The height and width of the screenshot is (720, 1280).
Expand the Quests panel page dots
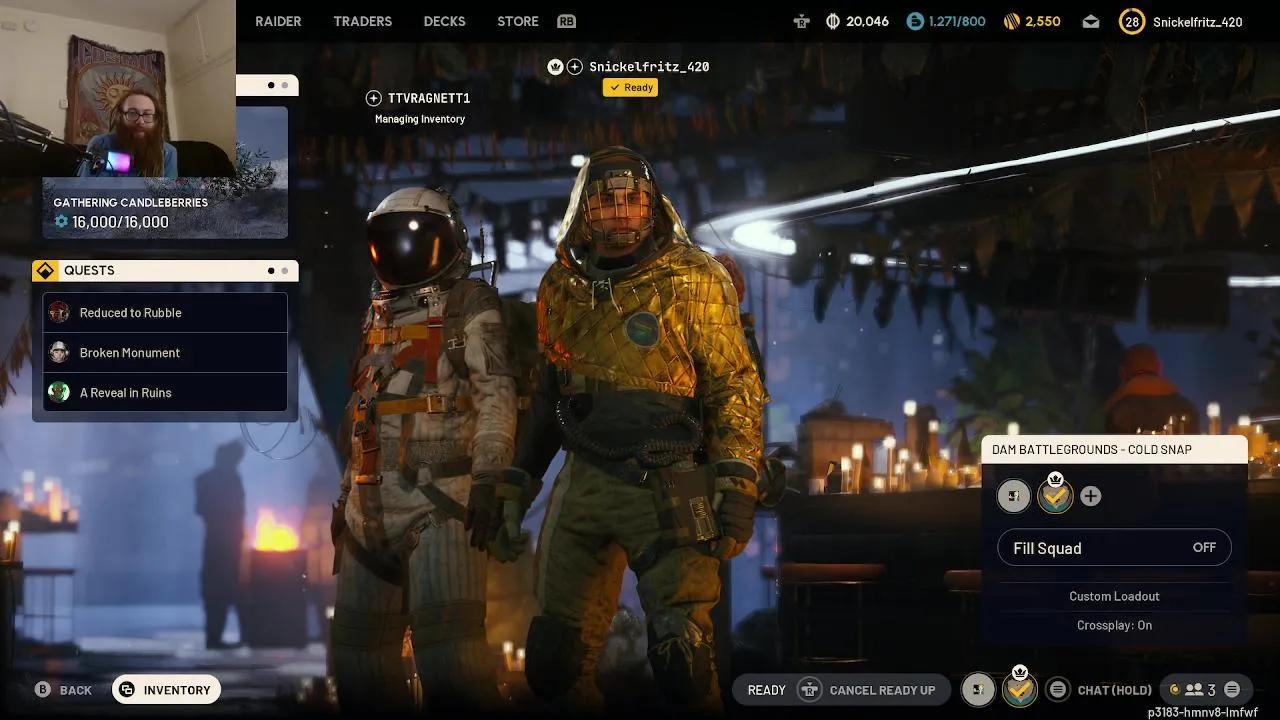[277, 270]
